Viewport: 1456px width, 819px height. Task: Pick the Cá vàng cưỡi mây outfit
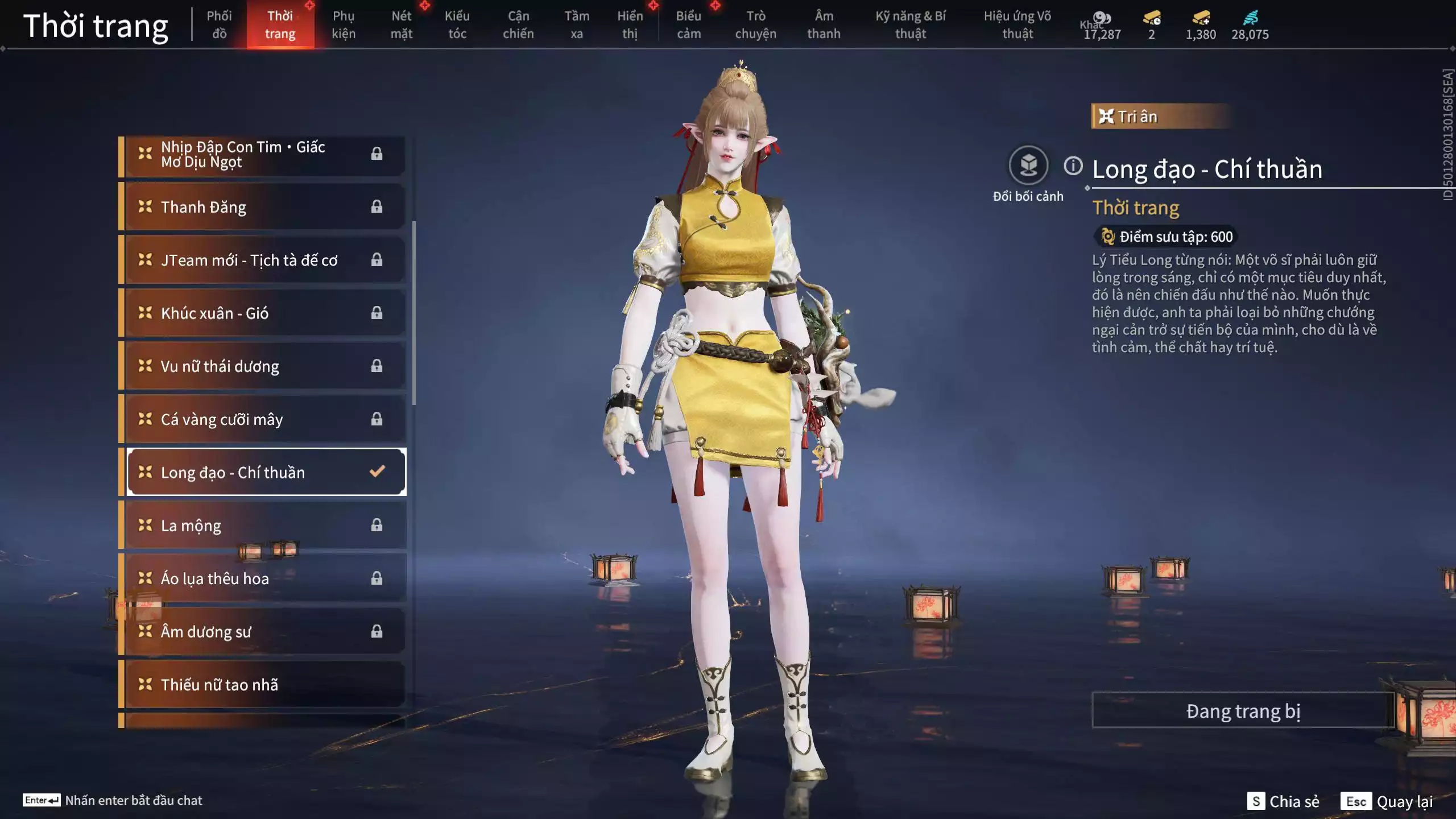tap(265, 420)
